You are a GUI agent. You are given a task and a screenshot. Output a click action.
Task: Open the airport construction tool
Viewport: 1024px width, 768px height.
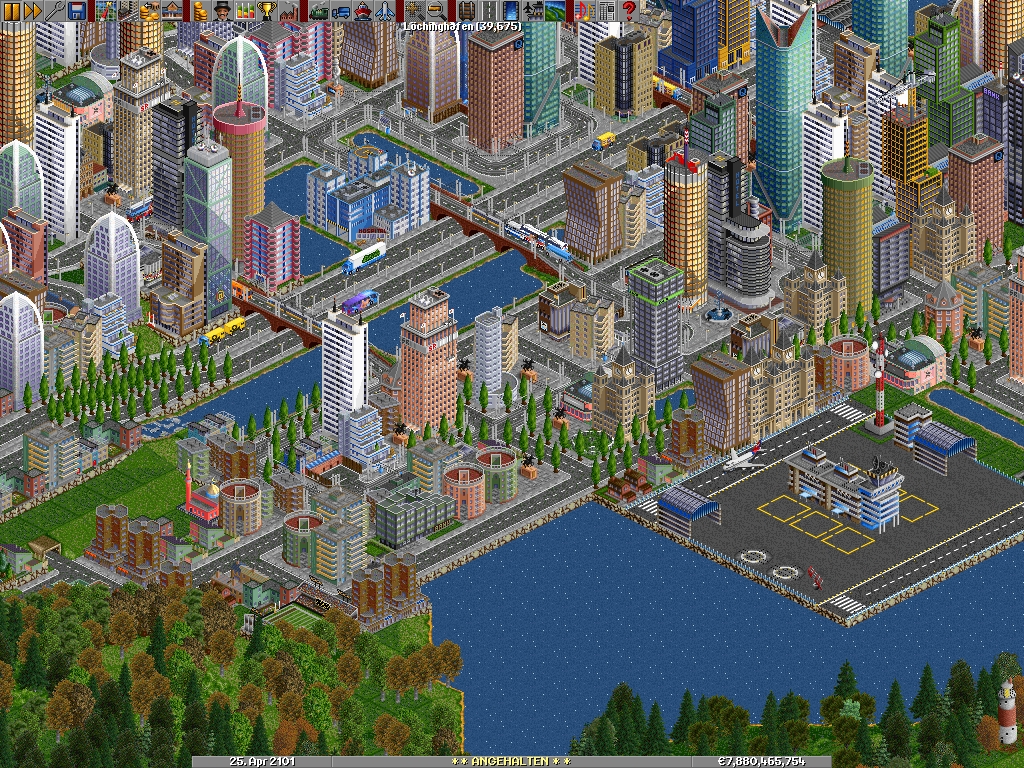pos(531,11)
